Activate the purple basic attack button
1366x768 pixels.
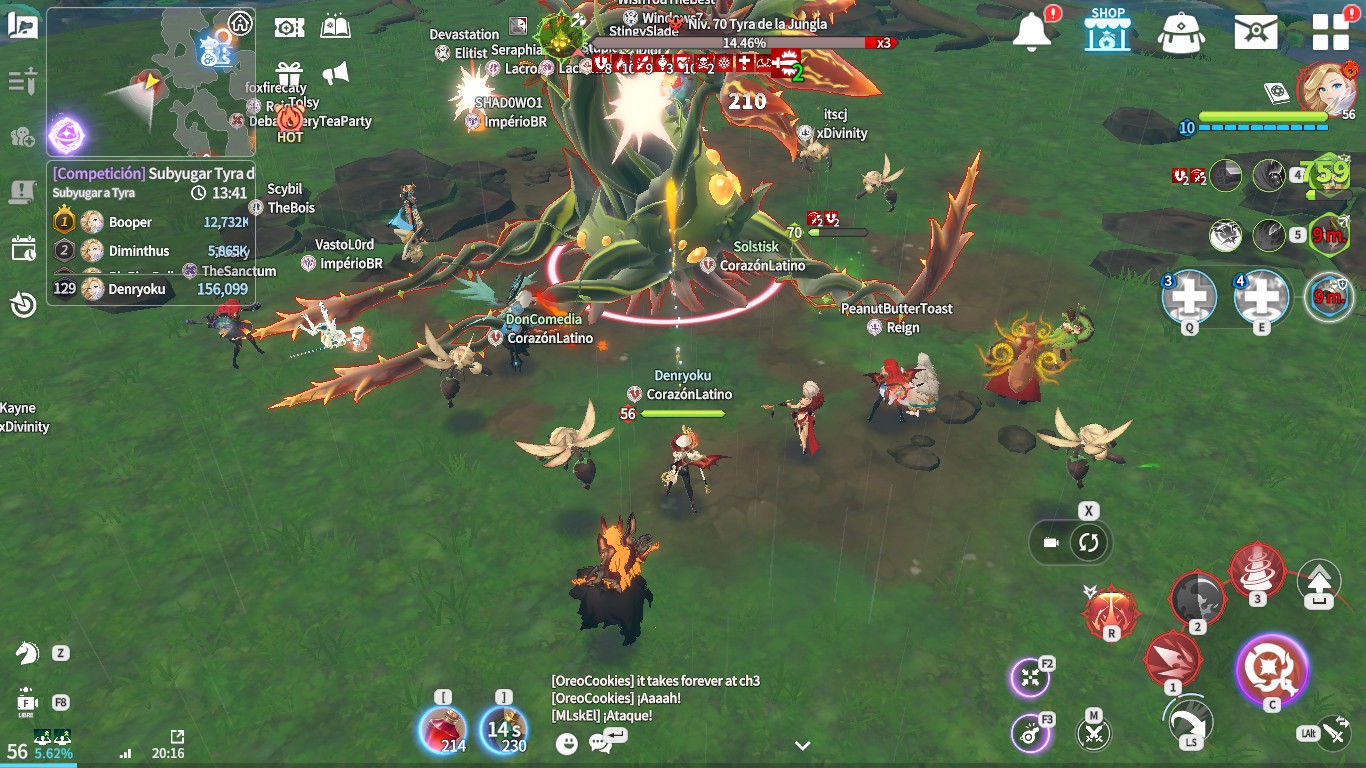point(1271,668)
